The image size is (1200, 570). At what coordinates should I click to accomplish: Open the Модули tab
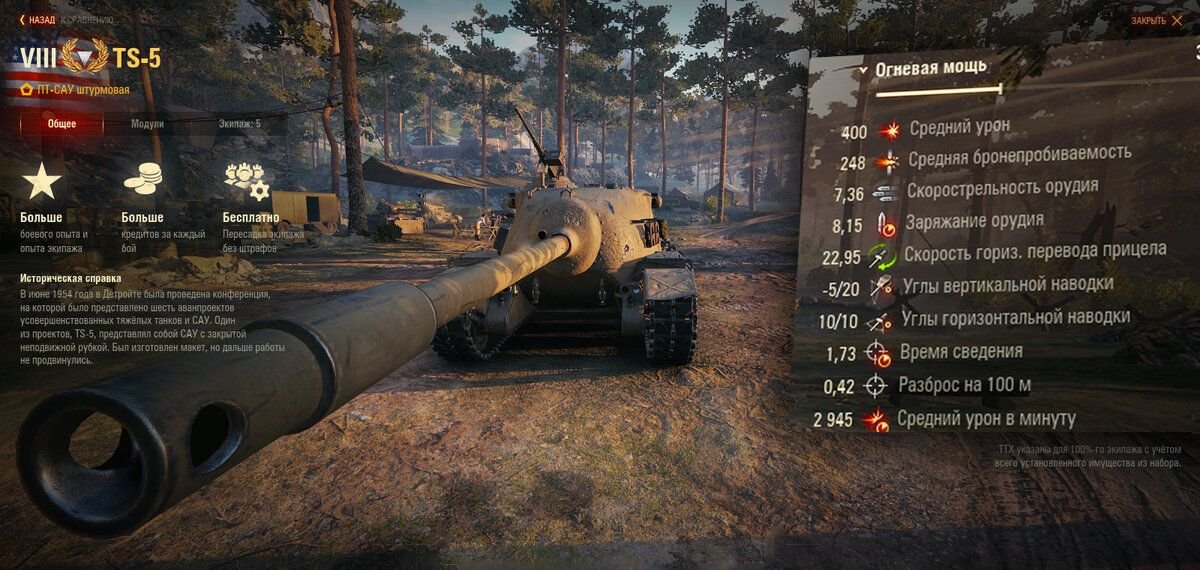[147, 124]
